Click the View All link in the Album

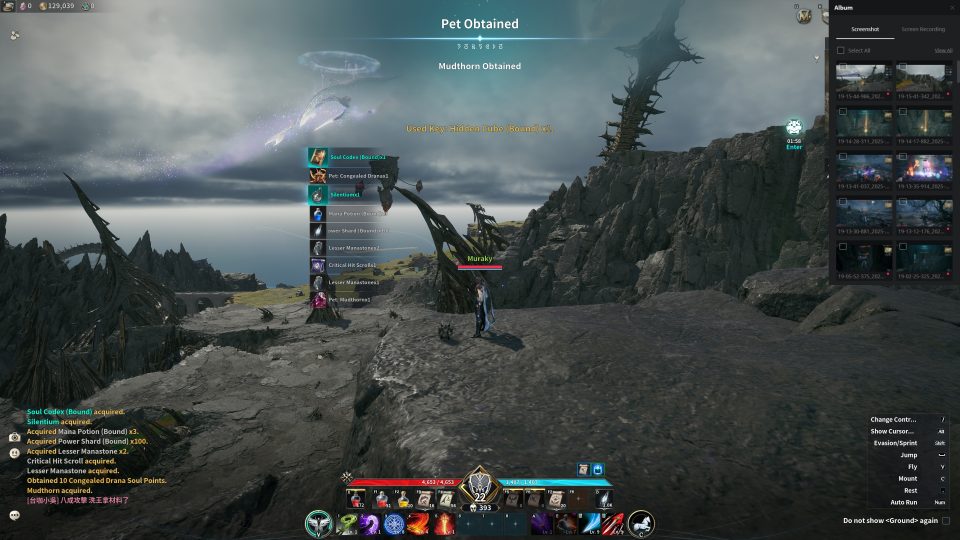pyautogui.click(x=942, y=50)
